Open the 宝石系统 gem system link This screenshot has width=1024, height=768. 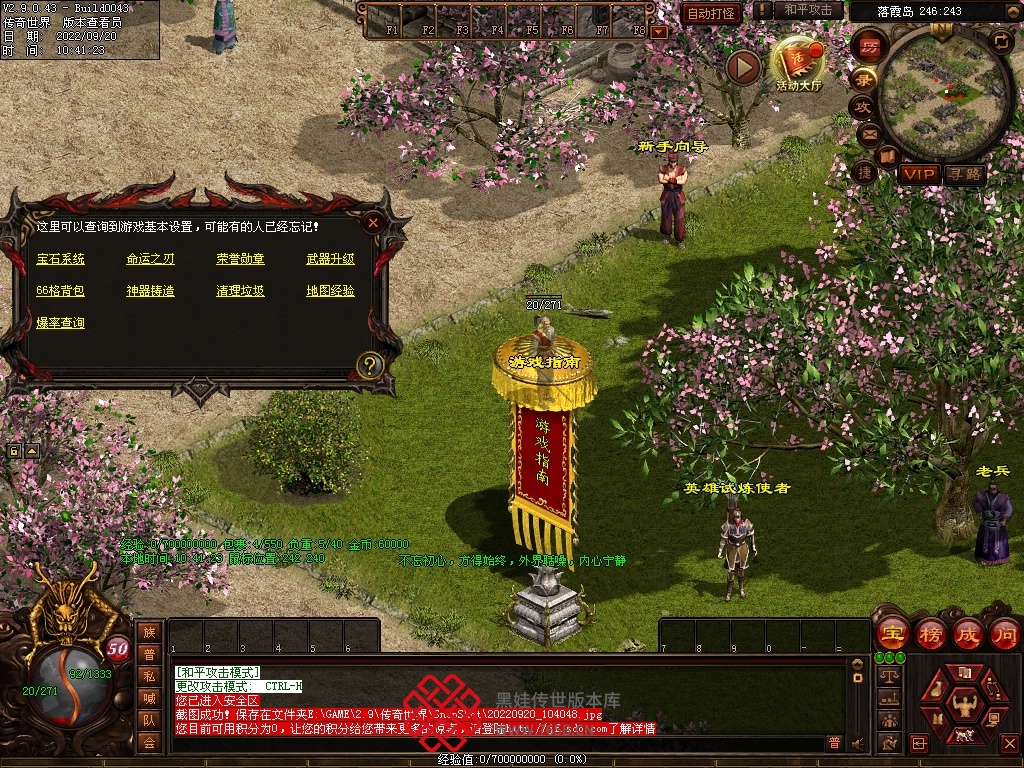click(61, 259)
